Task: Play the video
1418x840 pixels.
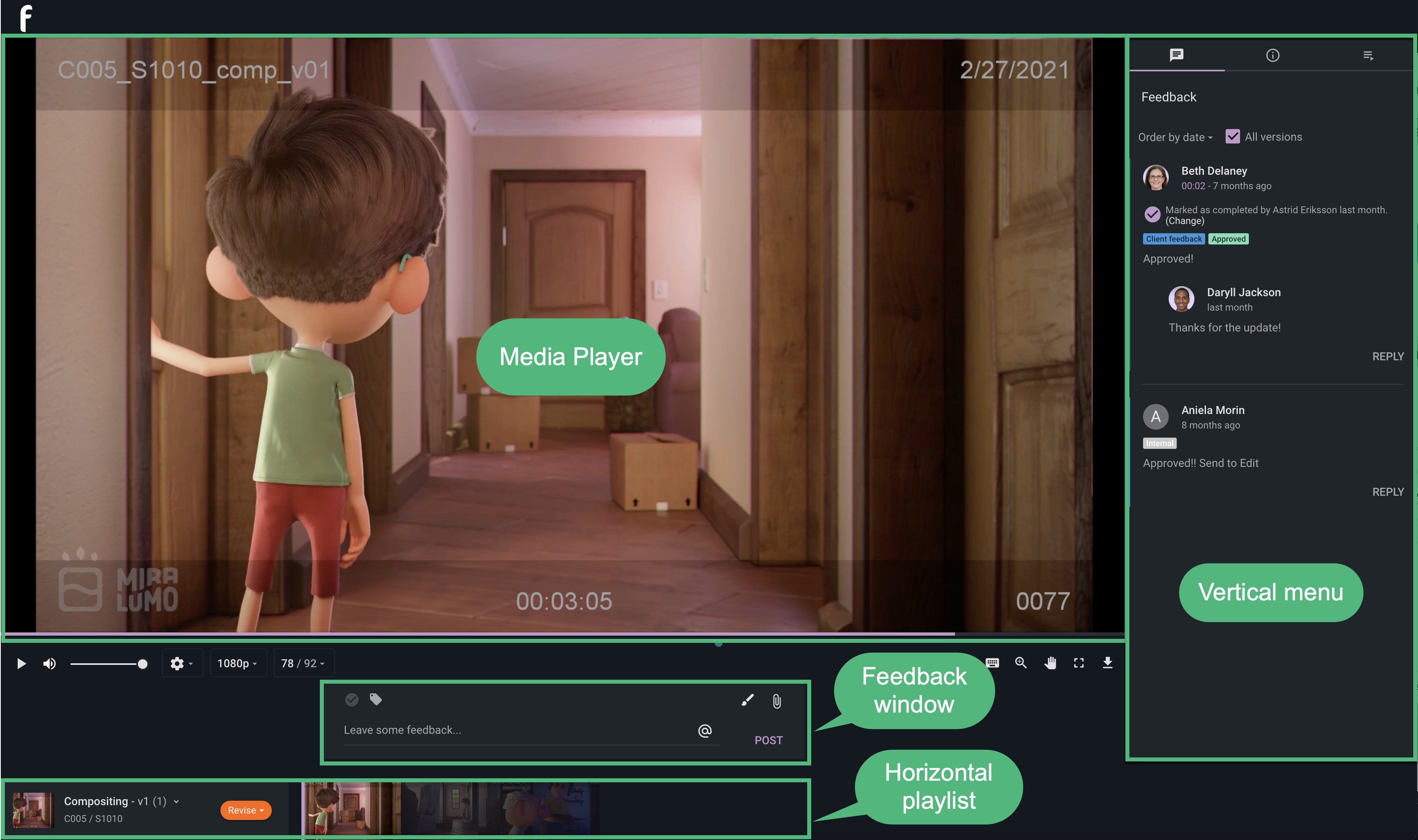Action: [22, 663]
